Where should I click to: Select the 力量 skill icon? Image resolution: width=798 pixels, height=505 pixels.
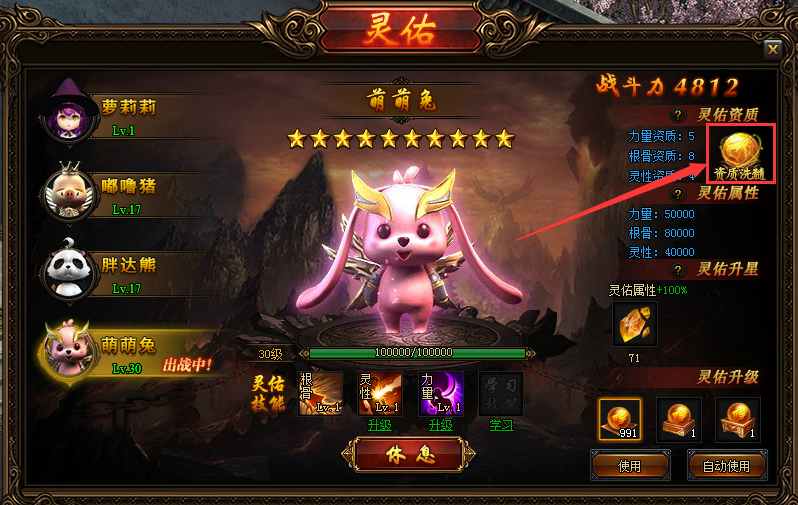click(x=440, y=391)
